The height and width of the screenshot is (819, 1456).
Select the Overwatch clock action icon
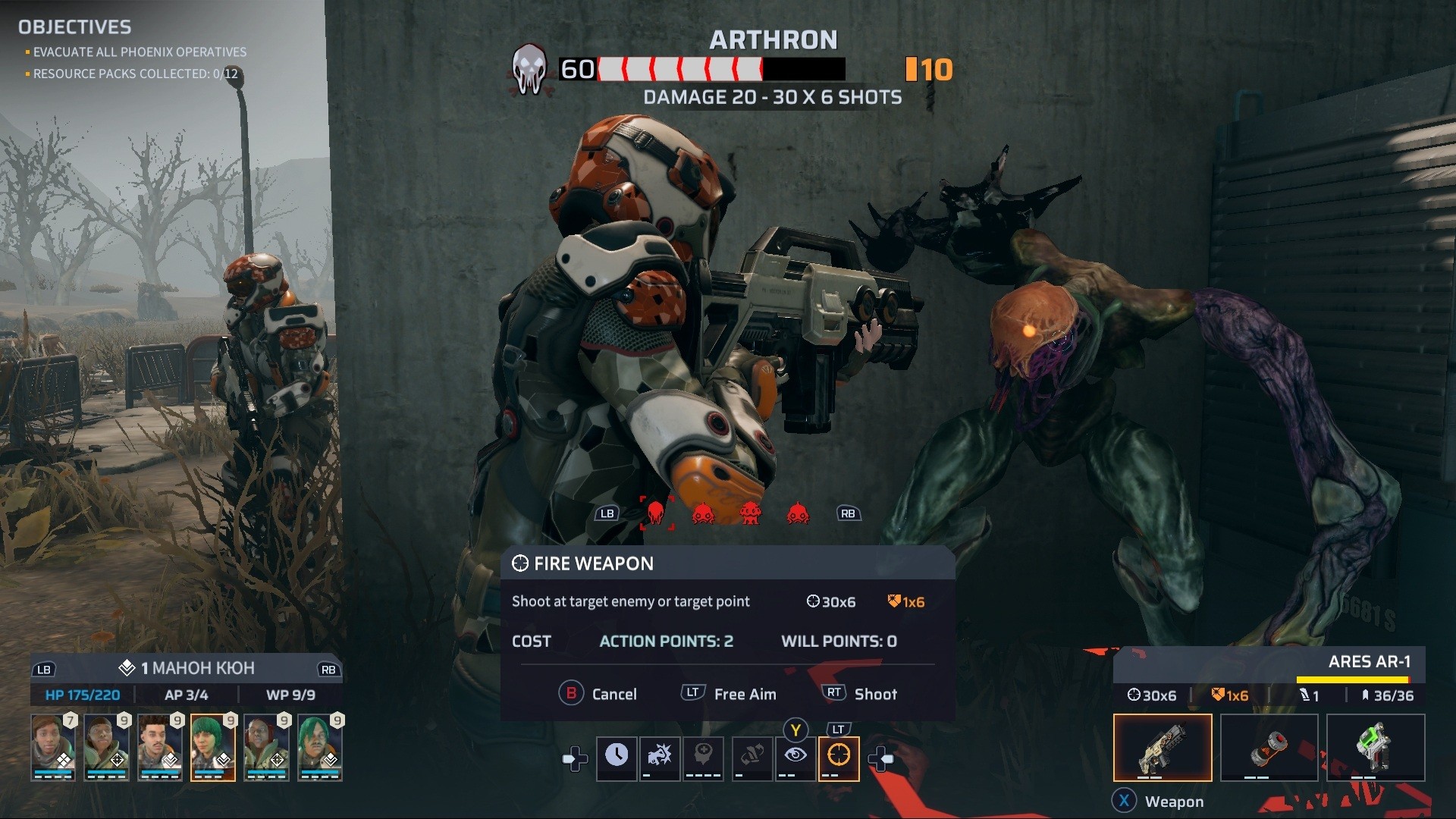[x=617, y=758]
